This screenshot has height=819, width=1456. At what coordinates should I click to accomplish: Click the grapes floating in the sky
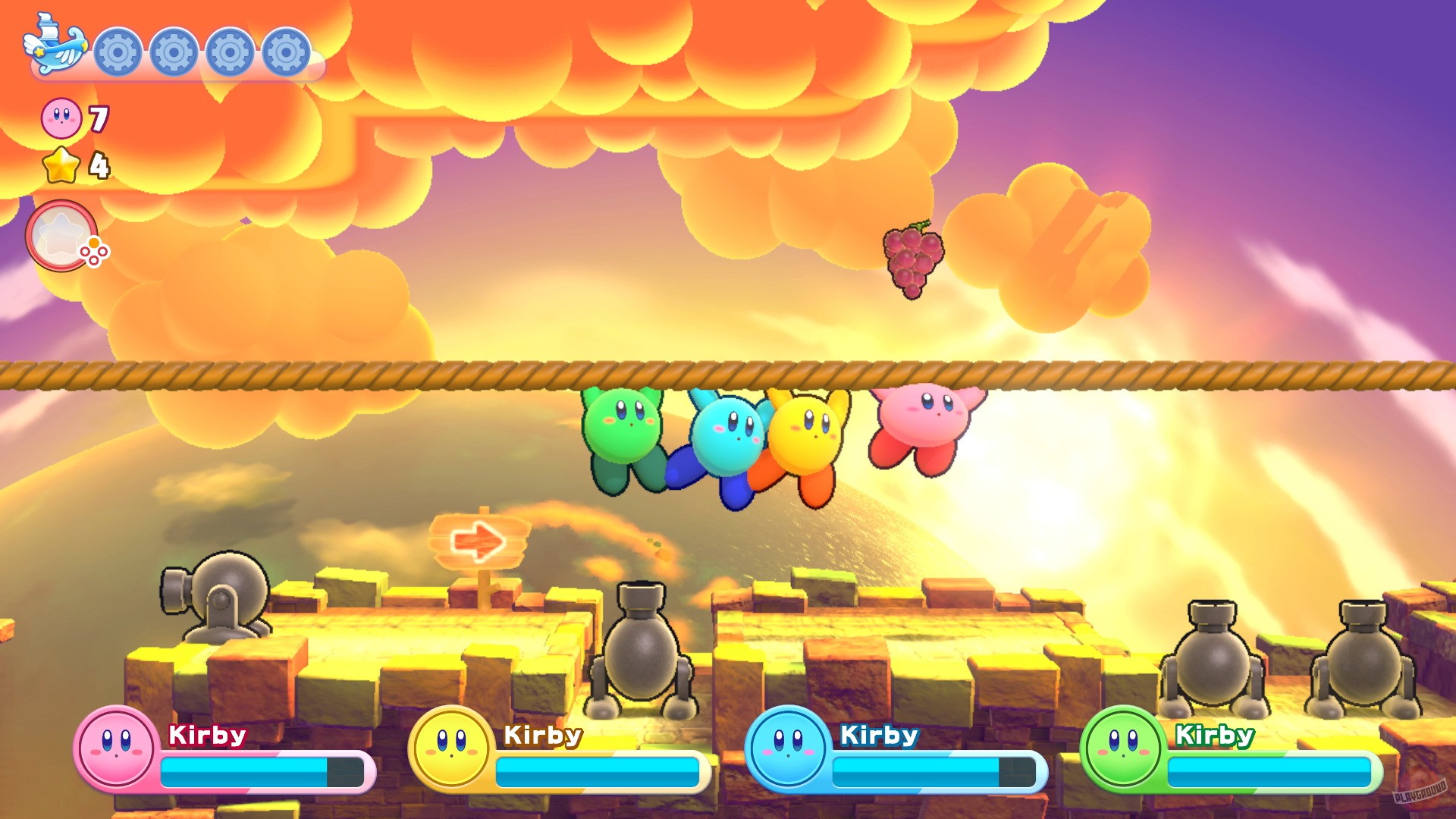(914, 260)
